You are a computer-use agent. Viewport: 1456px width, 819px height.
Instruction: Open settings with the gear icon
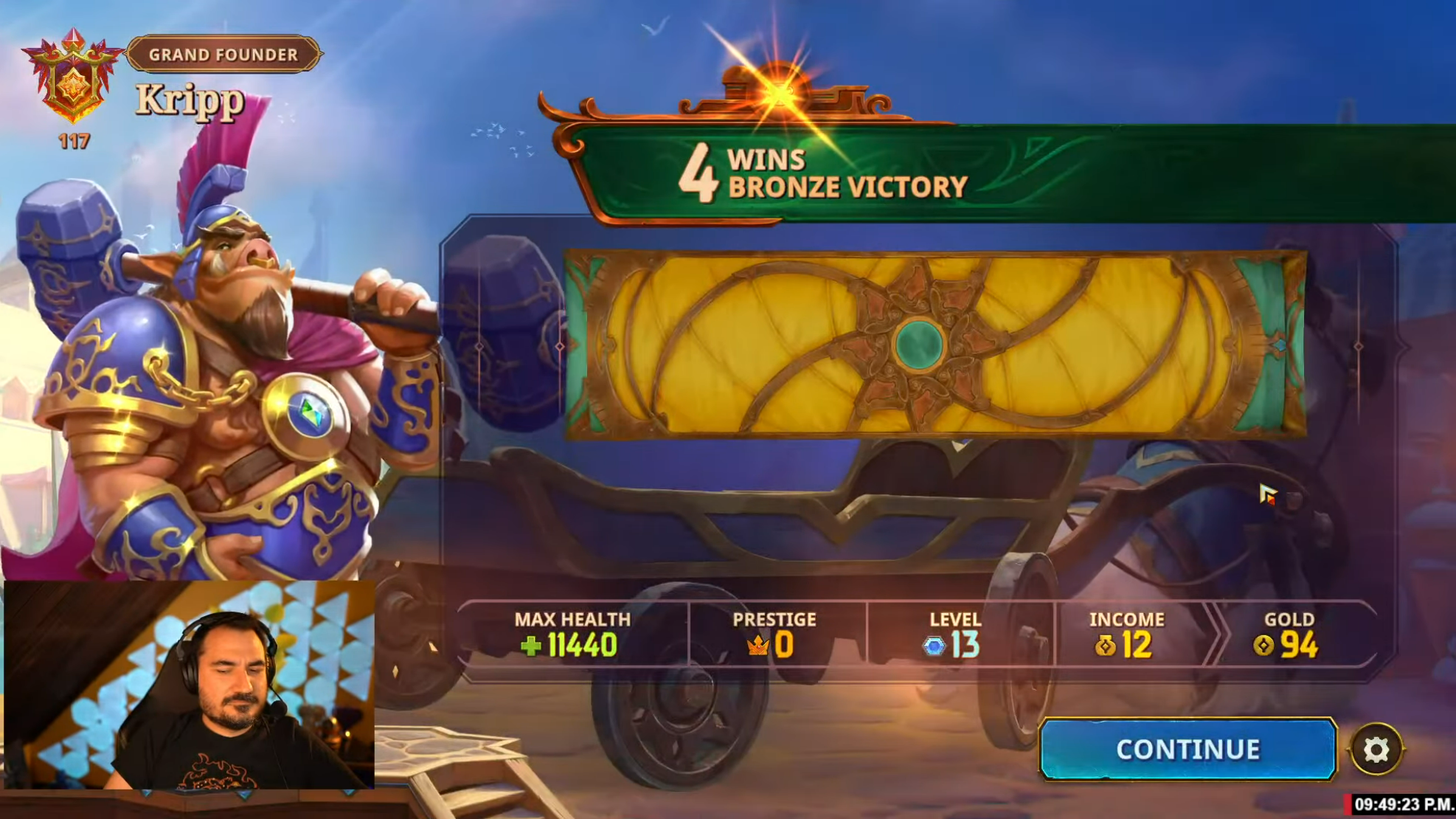coord(1376,750)
